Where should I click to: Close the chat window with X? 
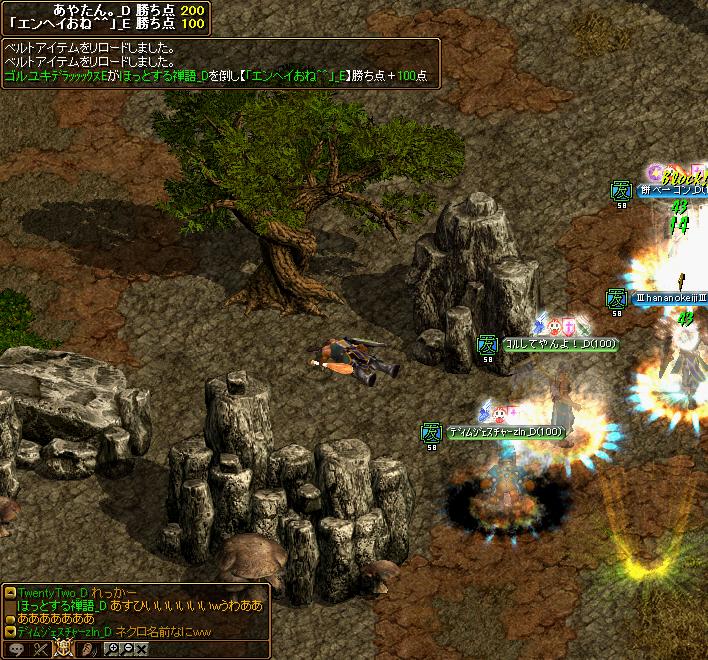point(143,649)
